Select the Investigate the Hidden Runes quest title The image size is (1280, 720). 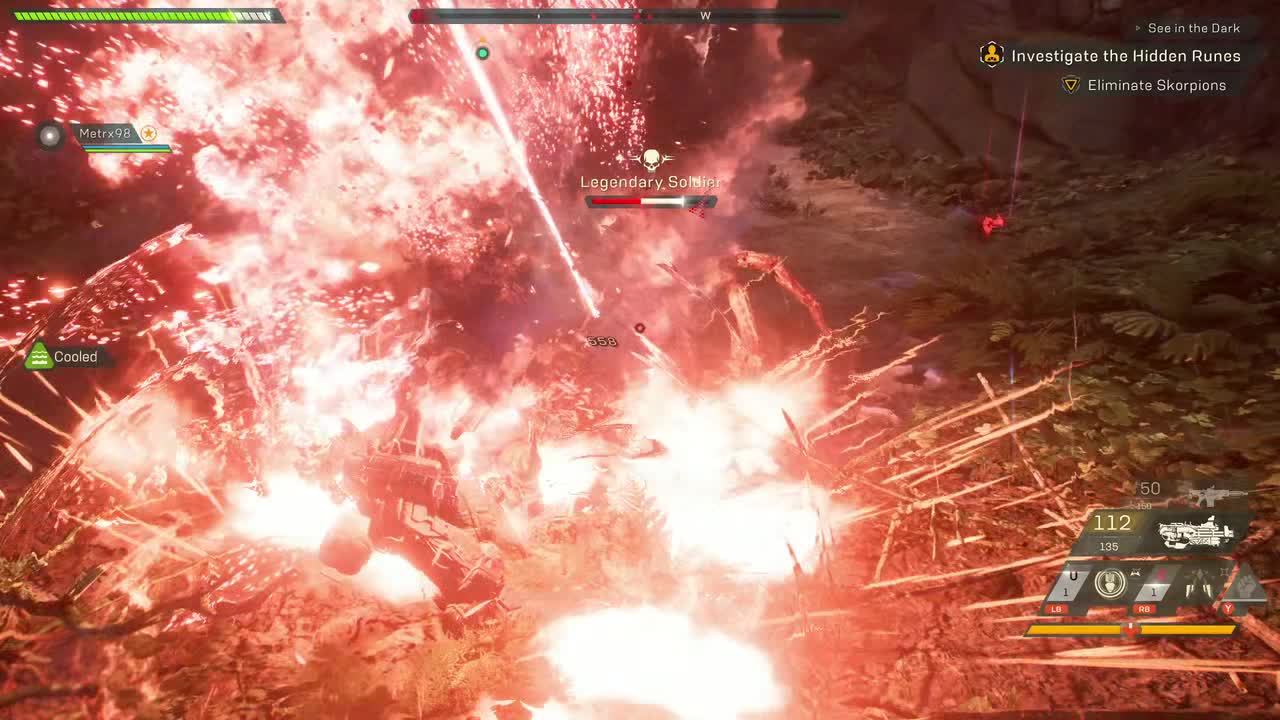[x=1124, y=56]
